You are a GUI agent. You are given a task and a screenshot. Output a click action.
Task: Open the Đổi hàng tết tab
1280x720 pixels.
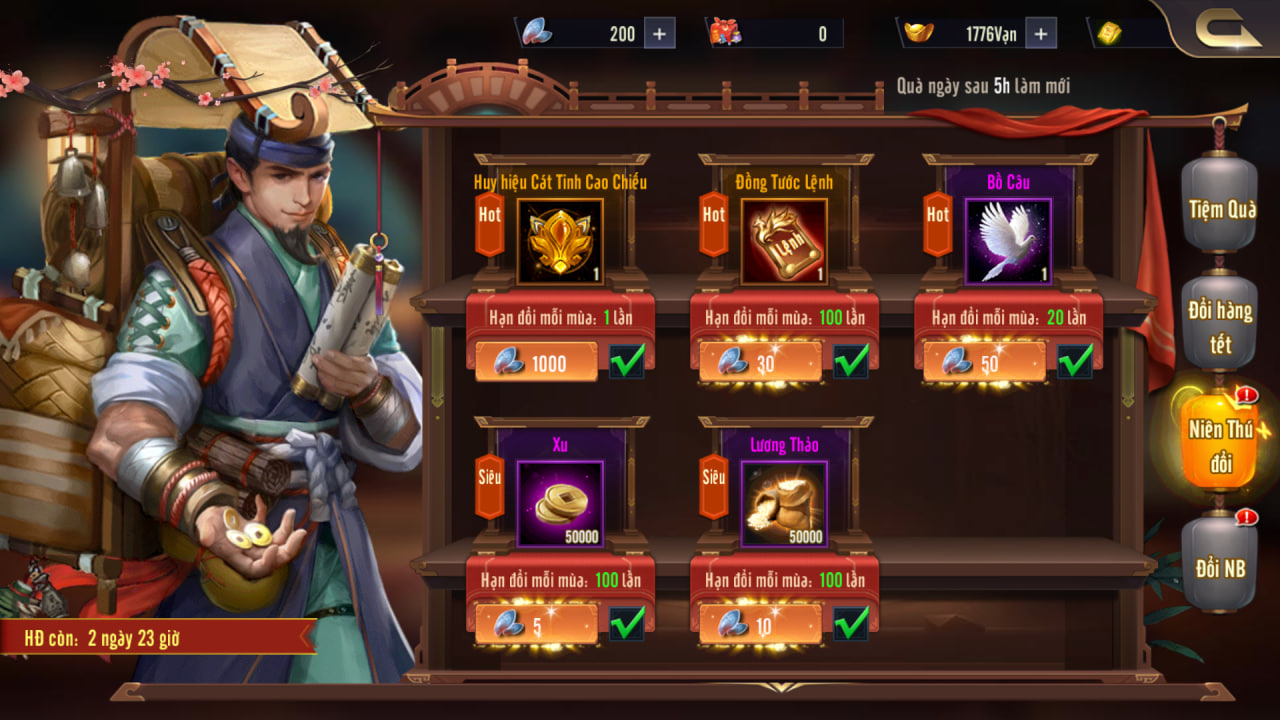[x=1219, y=326]
